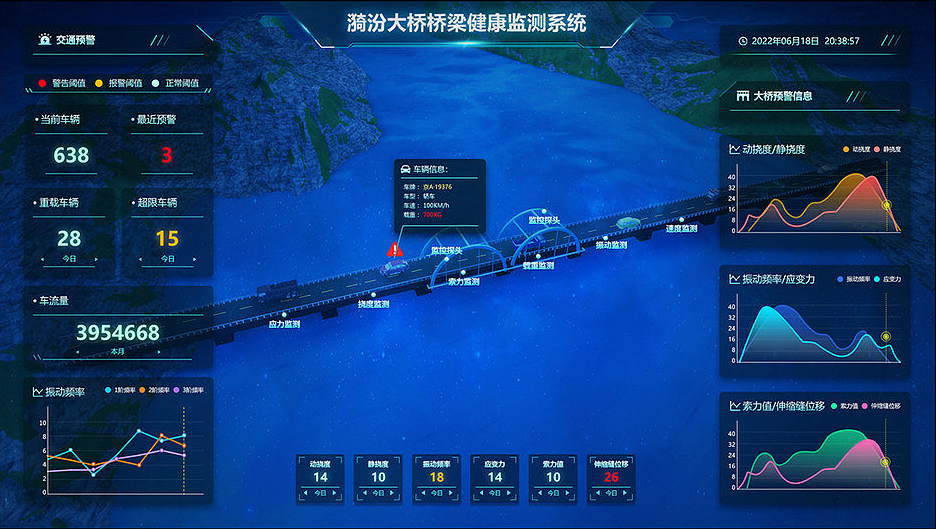Hide the 静挠度 series via chart legend
The image size is (936, 529).
click(886, 149)
